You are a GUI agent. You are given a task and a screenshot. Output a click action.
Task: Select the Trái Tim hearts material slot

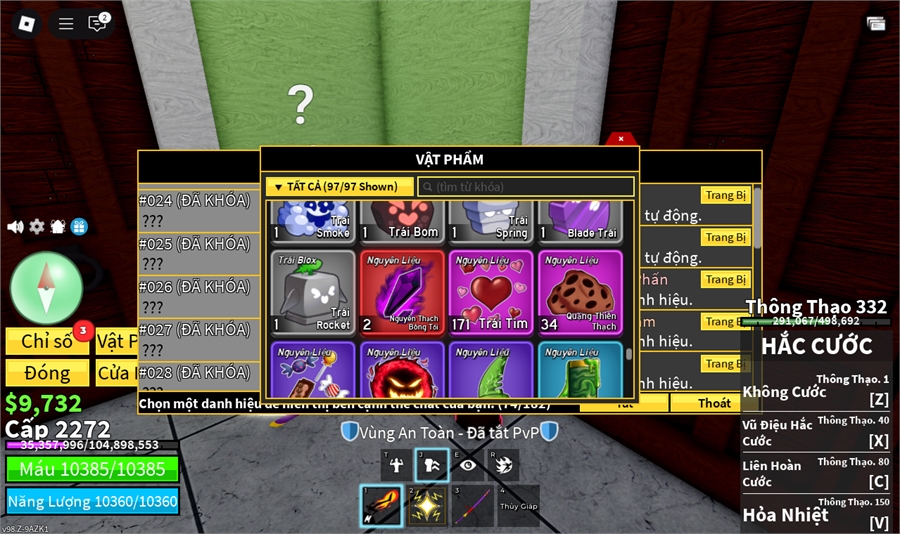click(x=491, y=292)
